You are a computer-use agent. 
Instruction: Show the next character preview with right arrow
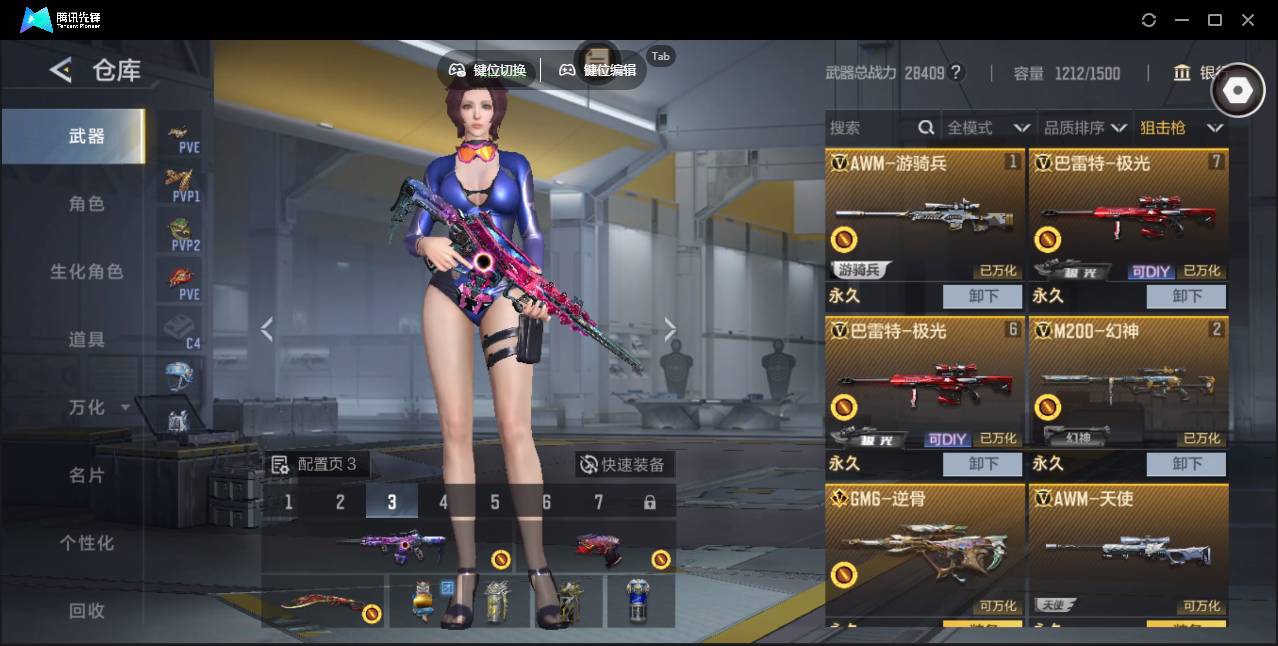(670, 329)
